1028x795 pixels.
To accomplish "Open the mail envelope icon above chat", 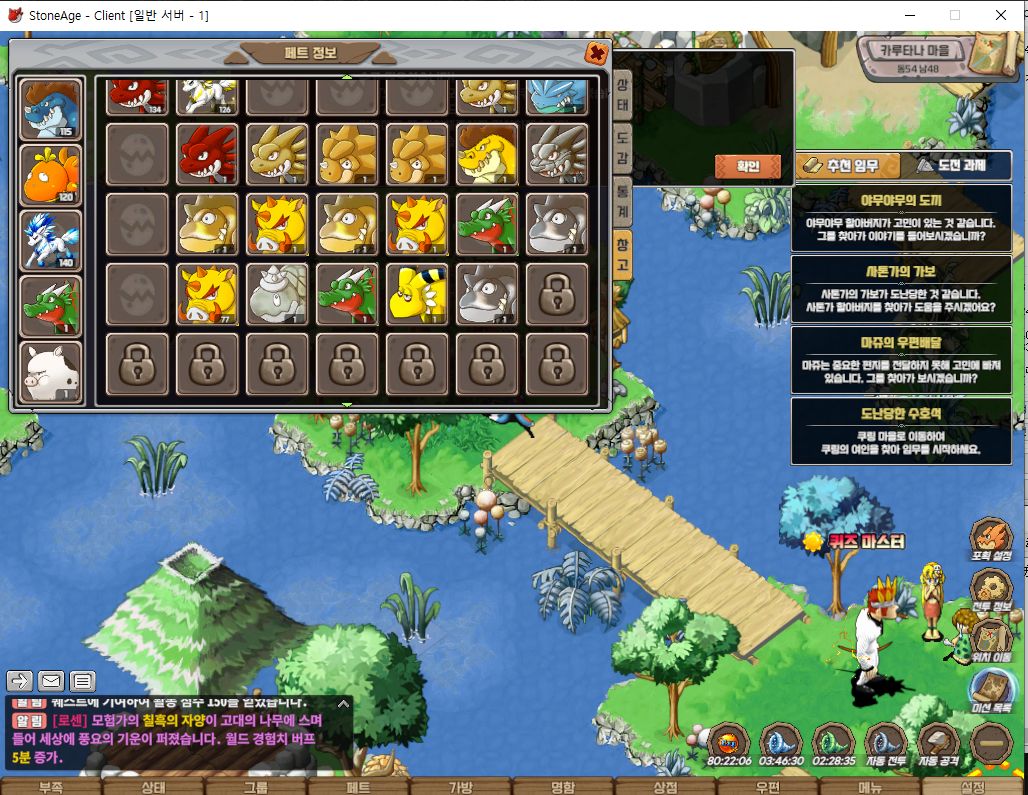I will (x=51, y=681).
